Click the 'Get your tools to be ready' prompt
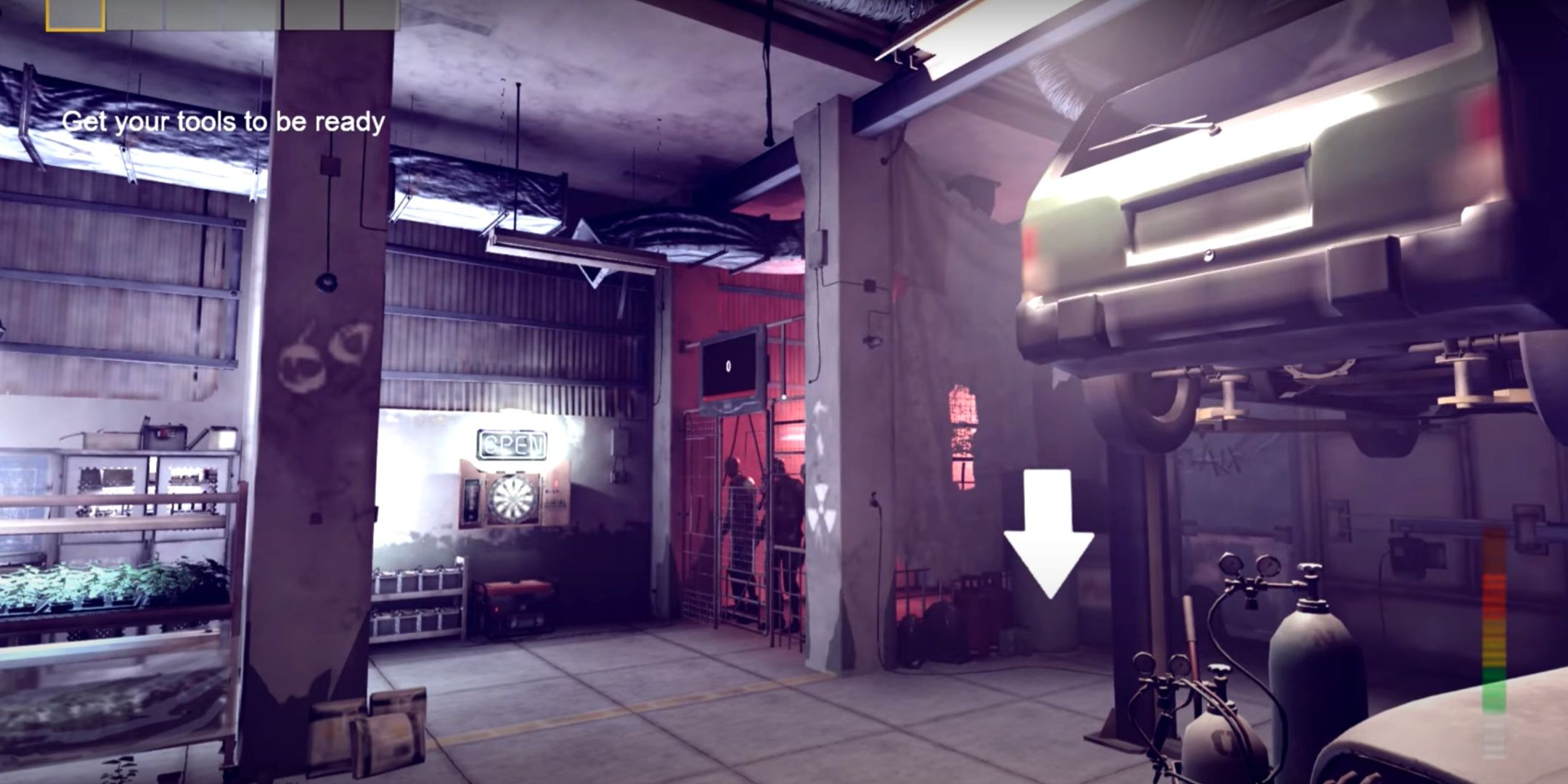This screenshot has width=1568, height=784. pyautogui.click(x=225, y=123)
